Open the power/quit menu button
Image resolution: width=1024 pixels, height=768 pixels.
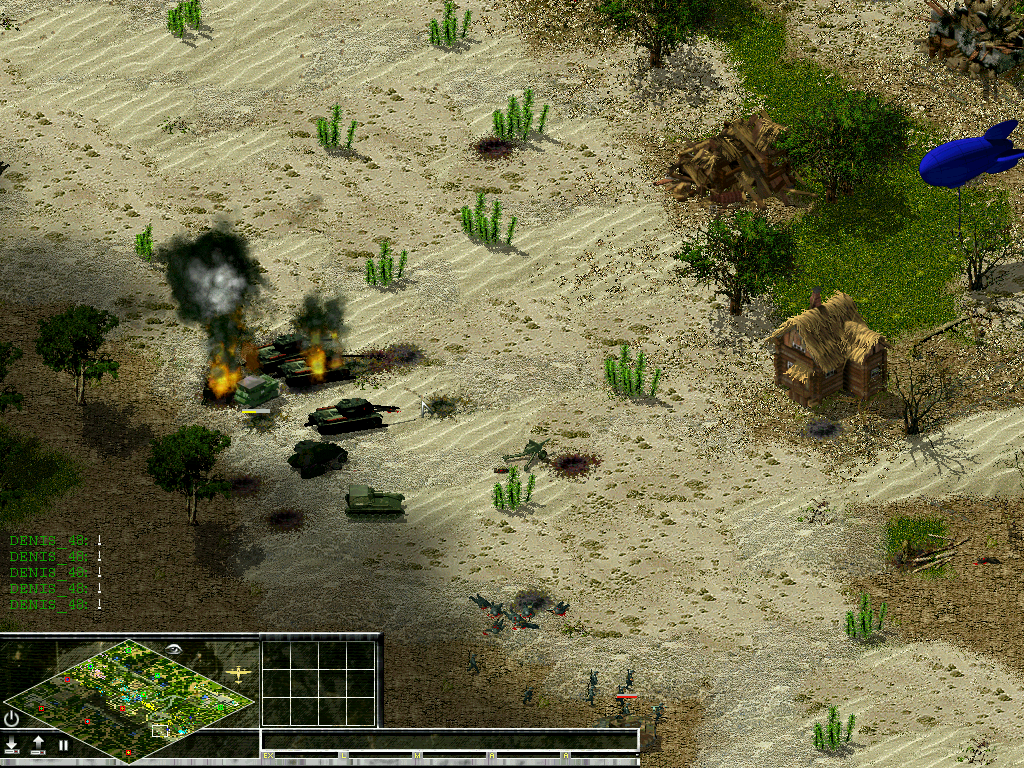click(12, 718)
